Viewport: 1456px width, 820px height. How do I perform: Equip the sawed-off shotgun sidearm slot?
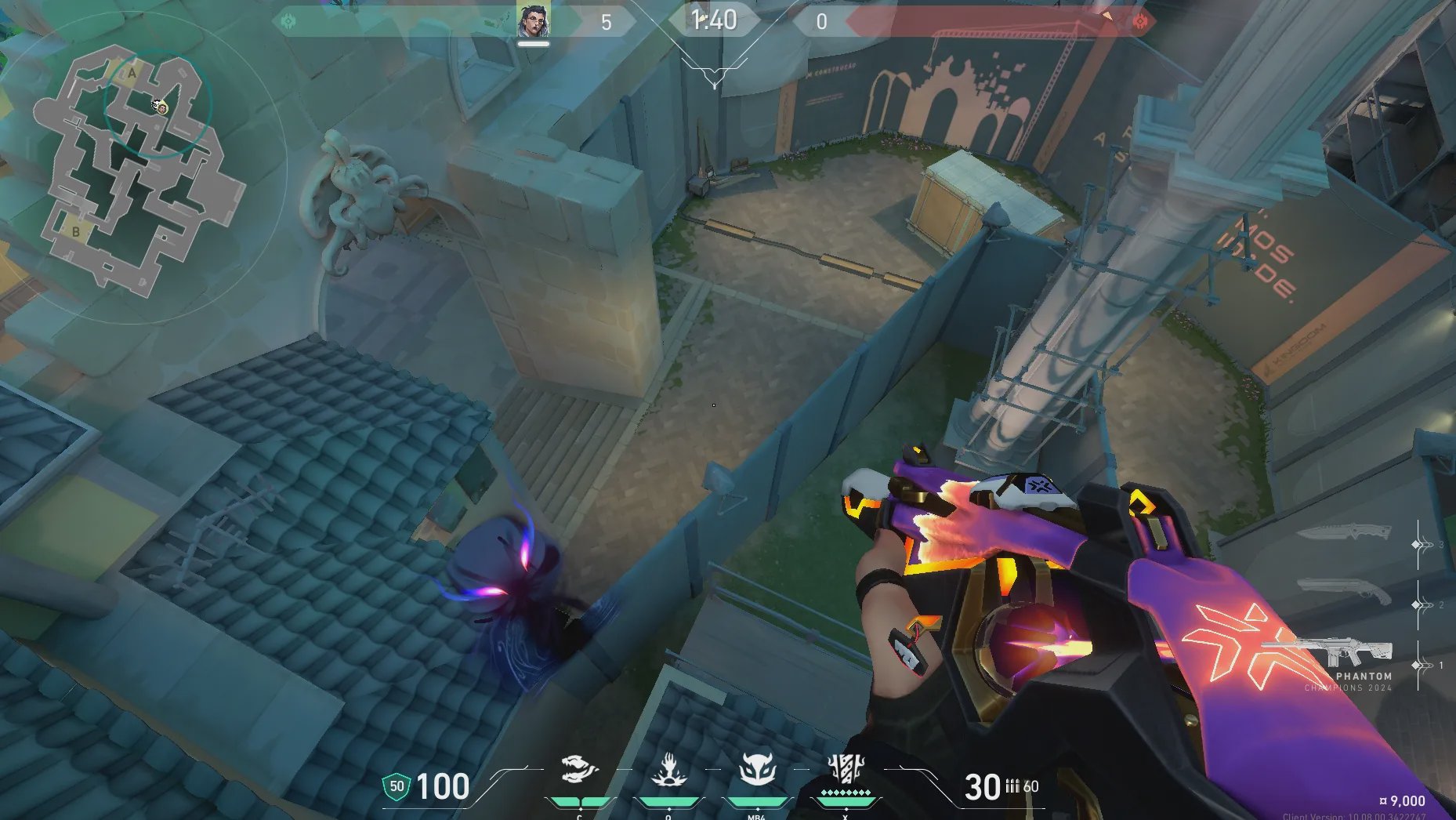coord(1343,592)
